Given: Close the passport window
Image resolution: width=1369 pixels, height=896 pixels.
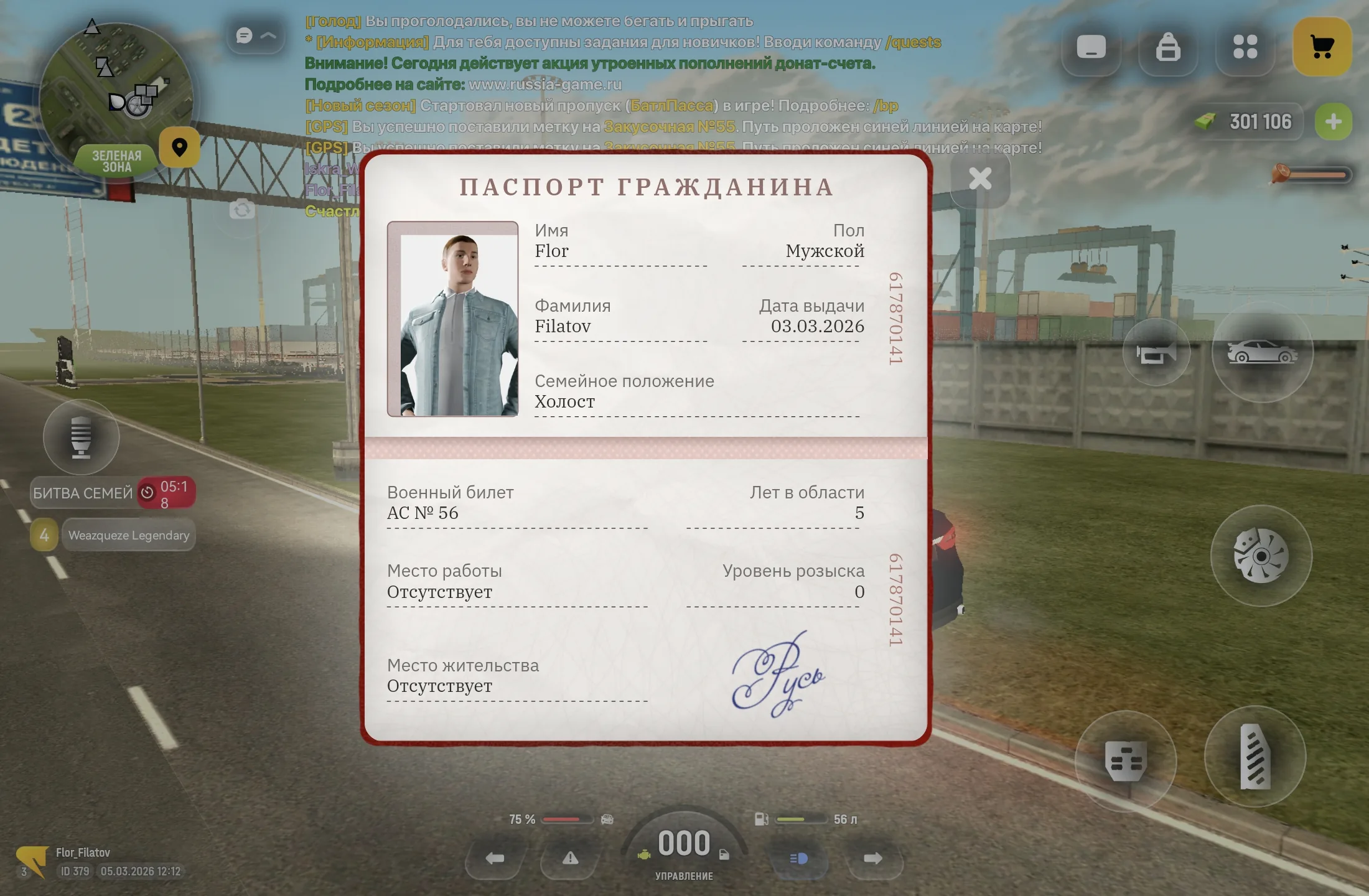Looking at the screenshot, I should coord(981,179).
